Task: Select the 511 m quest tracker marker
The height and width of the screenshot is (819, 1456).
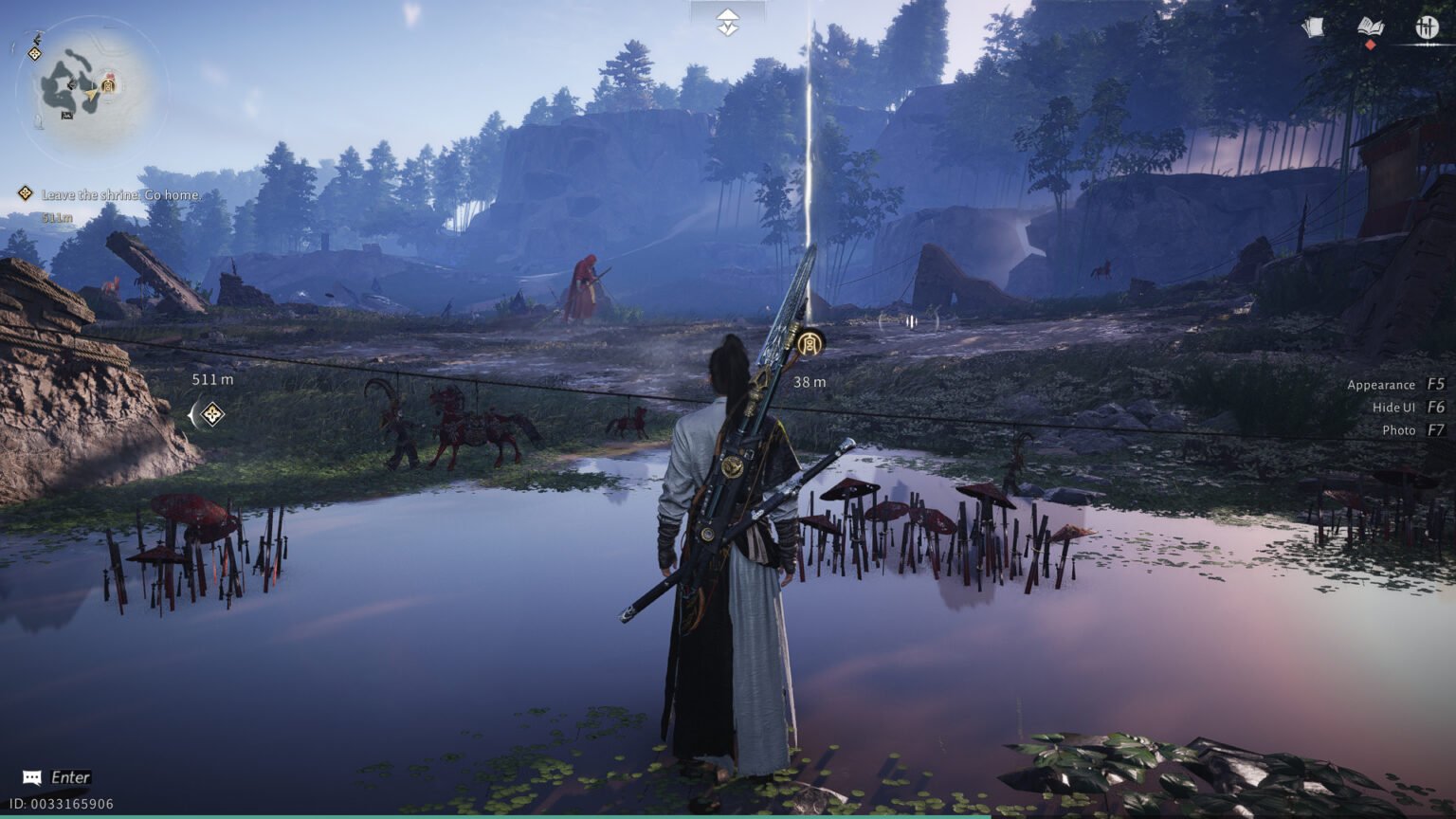Action: click(x=210, y=413)
